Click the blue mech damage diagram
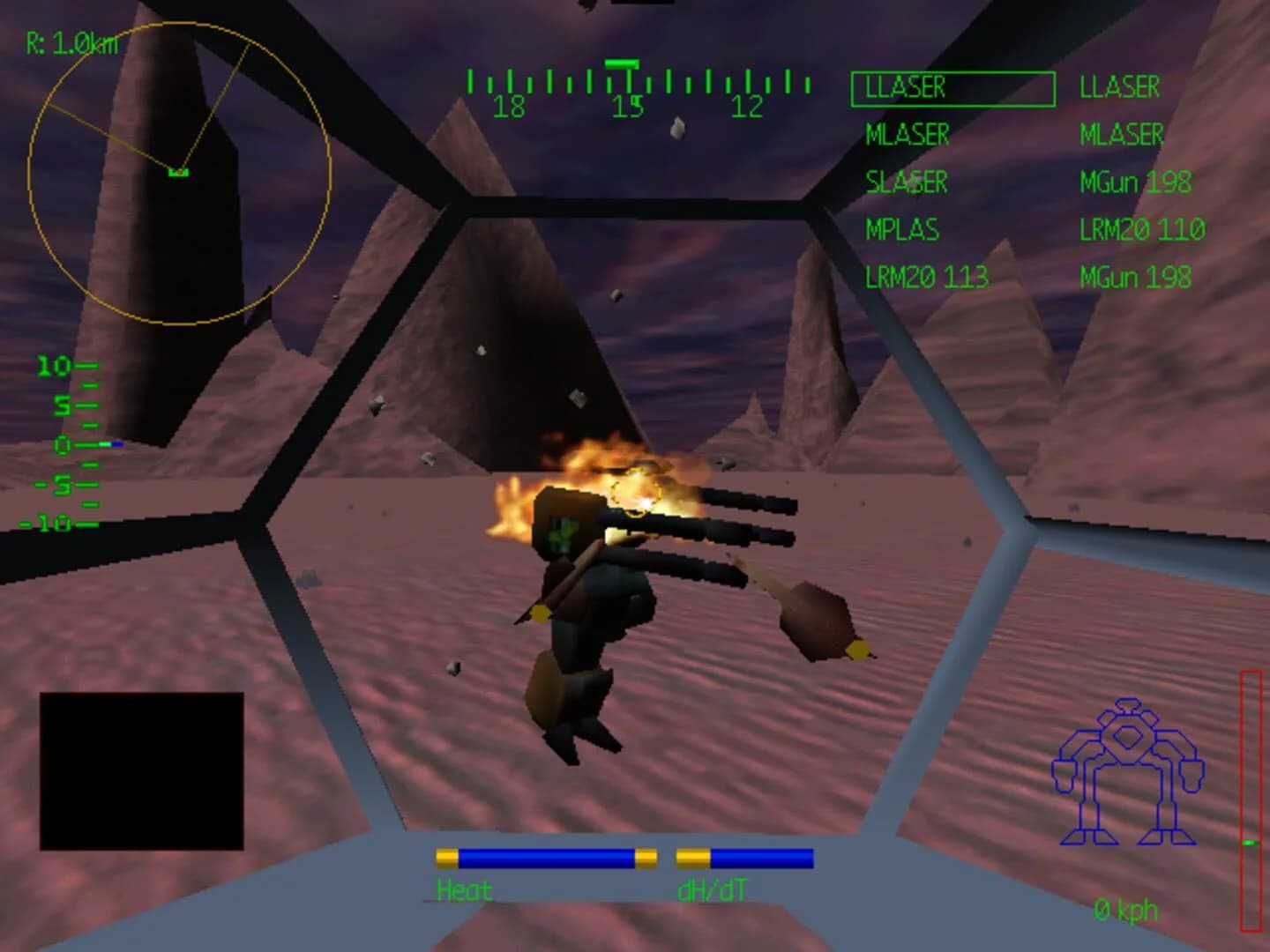 click(x=1127, y=771)
